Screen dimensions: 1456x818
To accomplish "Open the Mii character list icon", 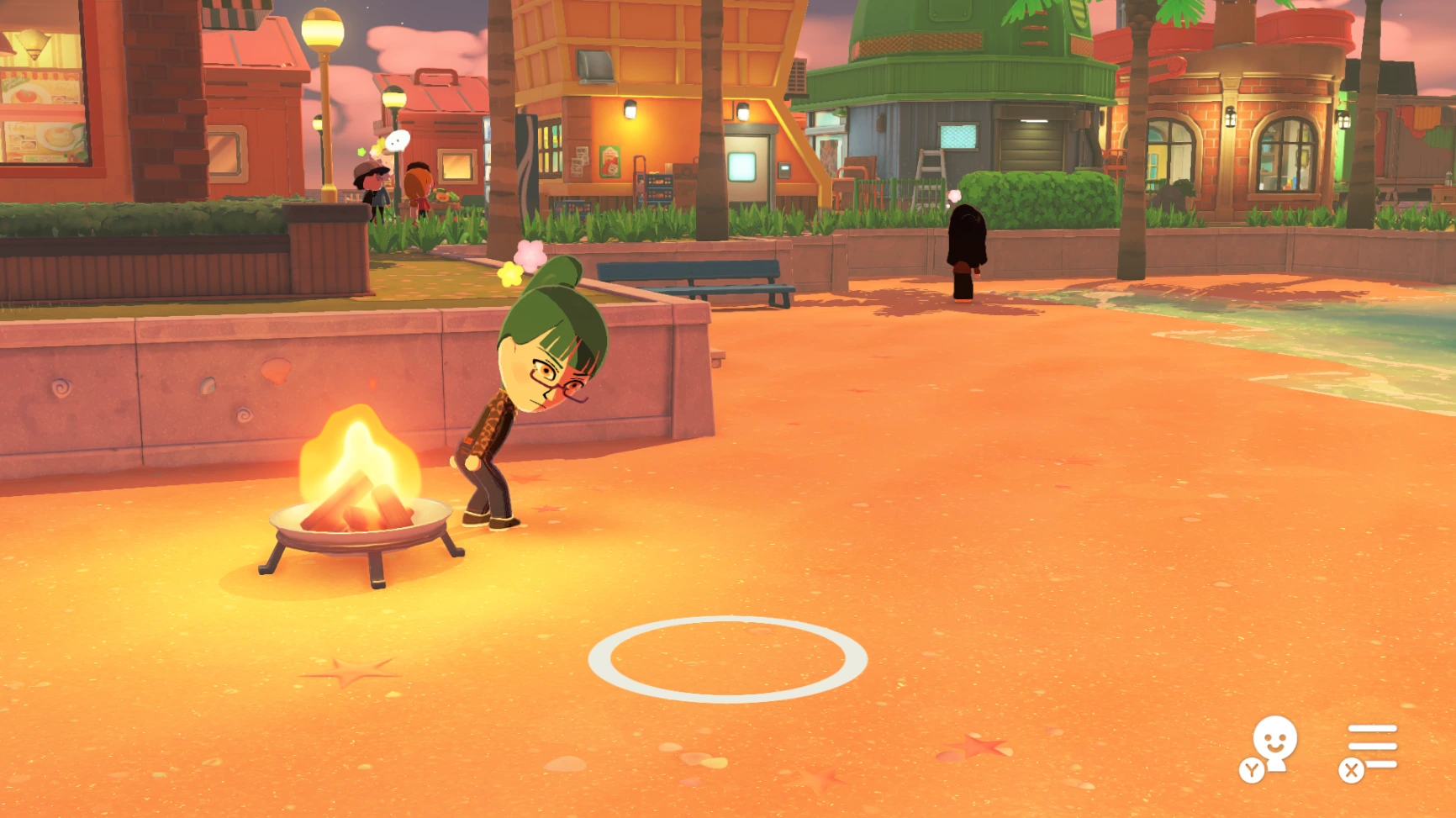I will click(x=1273, y=746).
